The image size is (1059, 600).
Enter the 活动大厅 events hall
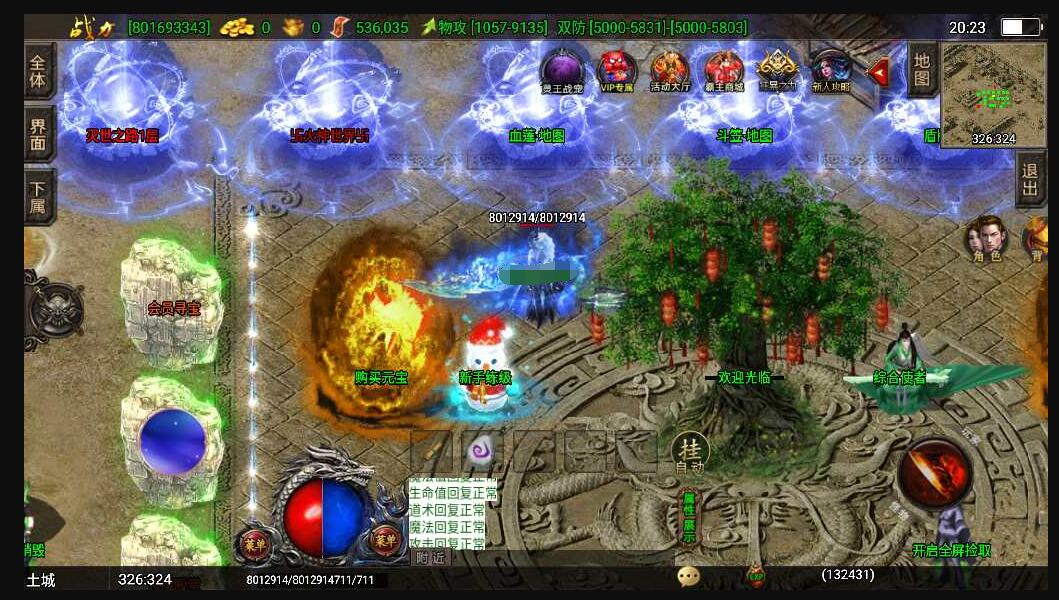point(670,71)
